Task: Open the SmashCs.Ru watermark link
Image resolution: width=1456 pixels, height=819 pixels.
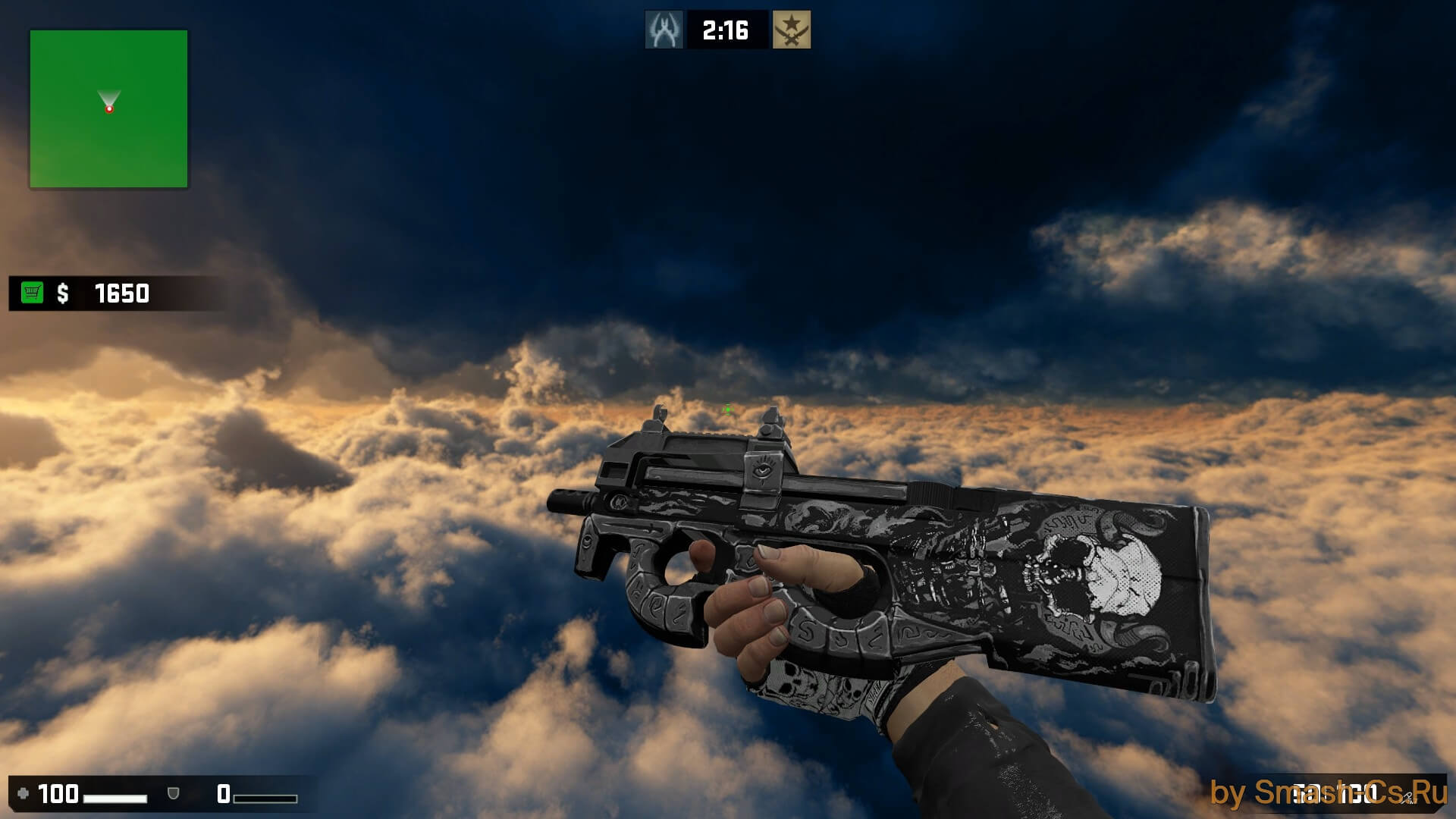Action: tap(1329, 793)
